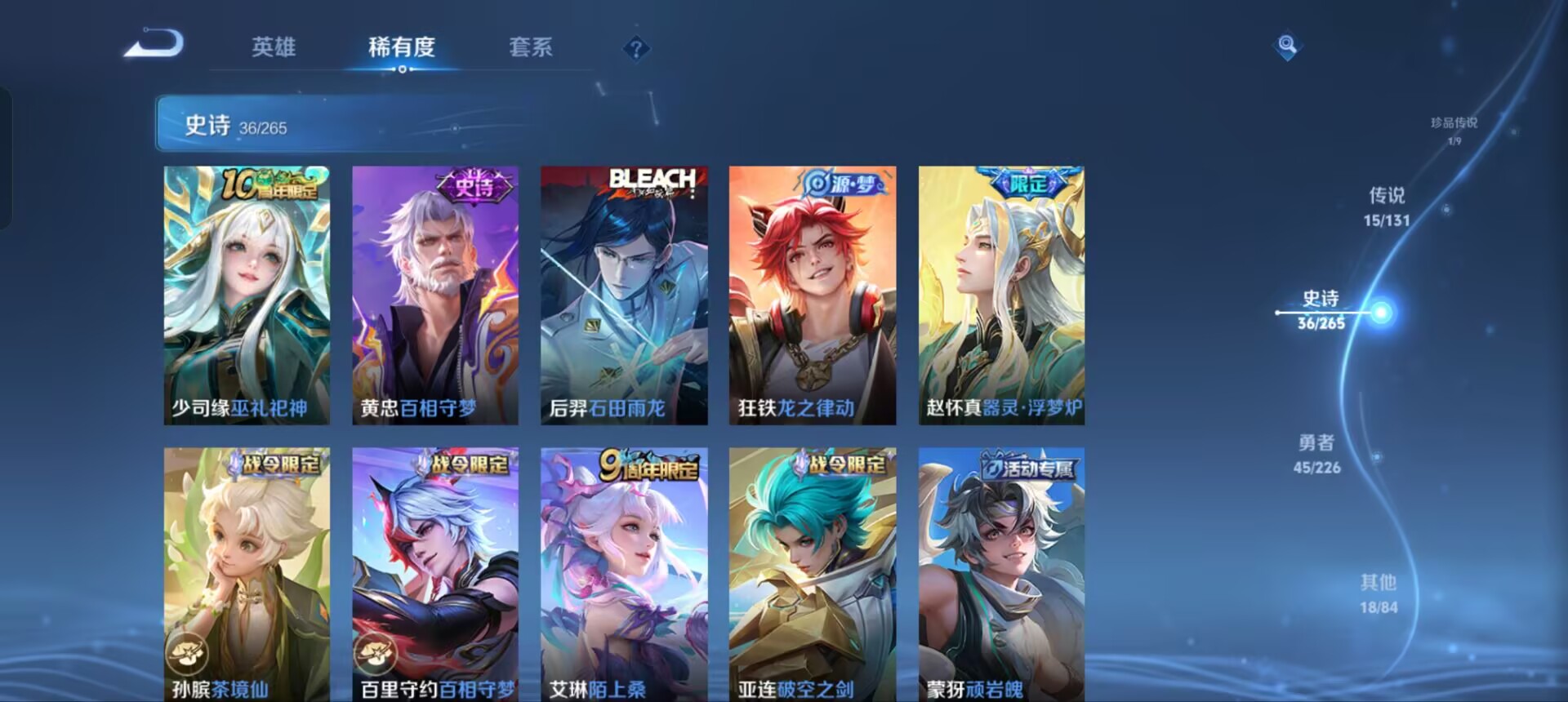Open the 少司缘 巫礼祀神 skin
This screenshot has height=702, width=1568.
246,294
